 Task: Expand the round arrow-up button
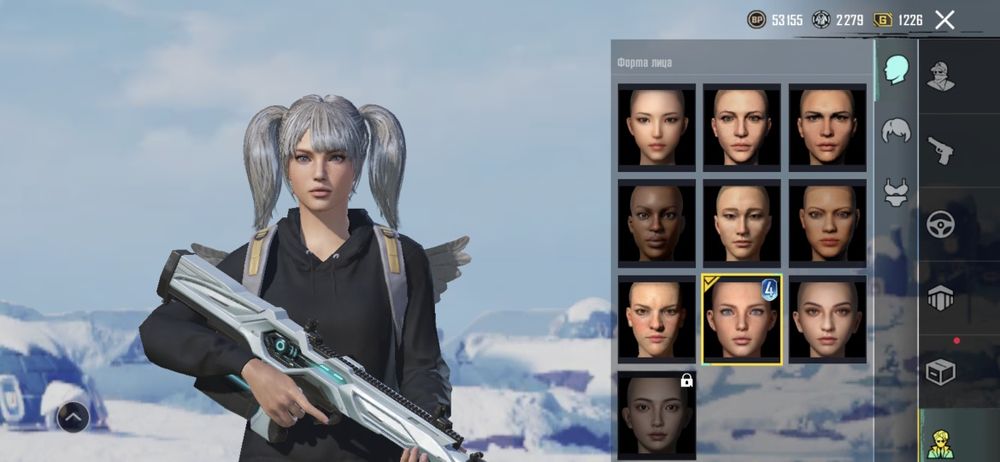click(74, 415)
